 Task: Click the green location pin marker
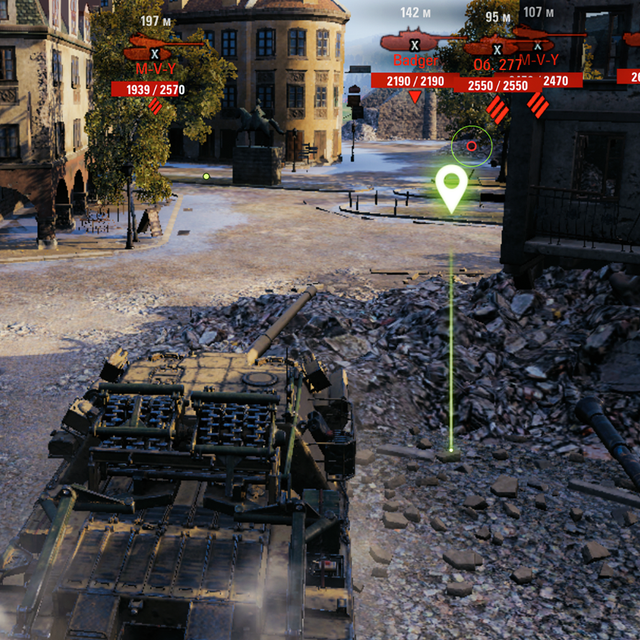(x=452, y=187)
